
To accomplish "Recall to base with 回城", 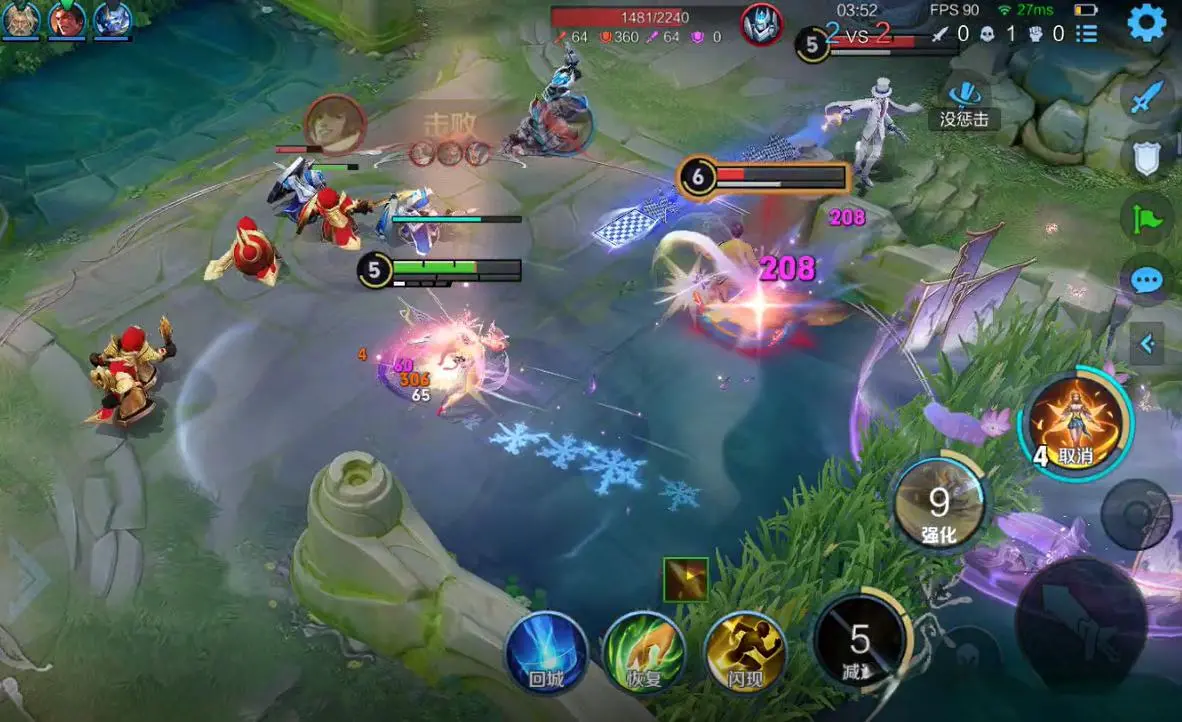I will click(546, 653).
